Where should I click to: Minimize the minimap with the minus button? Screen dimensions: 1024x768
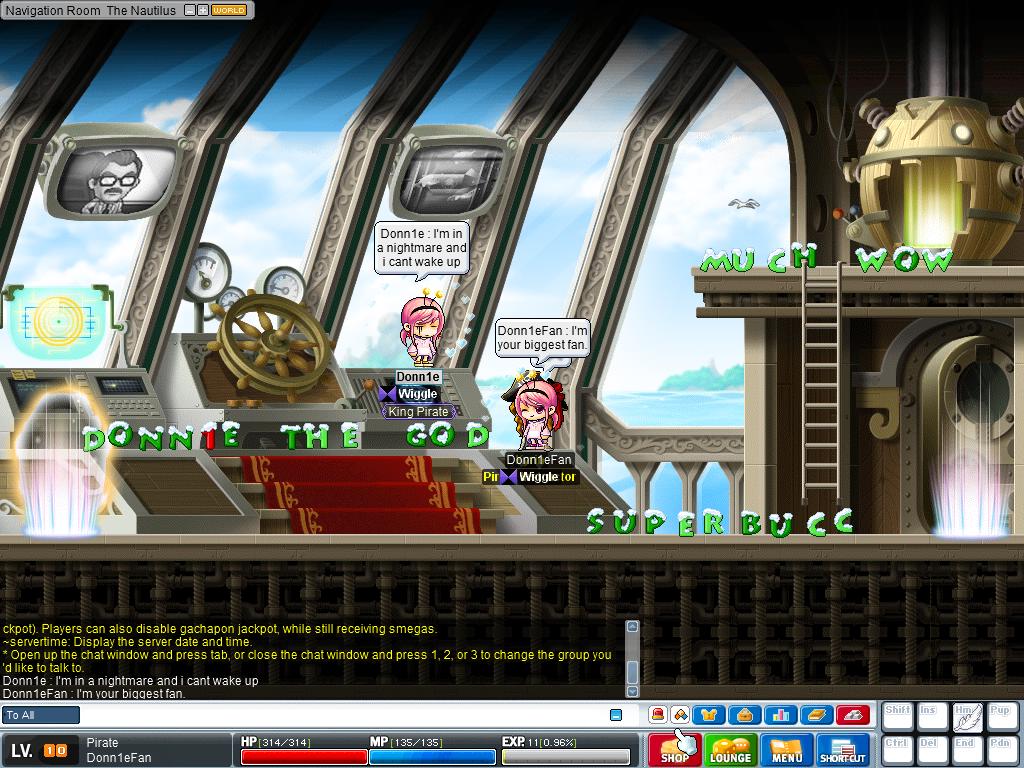189,10
